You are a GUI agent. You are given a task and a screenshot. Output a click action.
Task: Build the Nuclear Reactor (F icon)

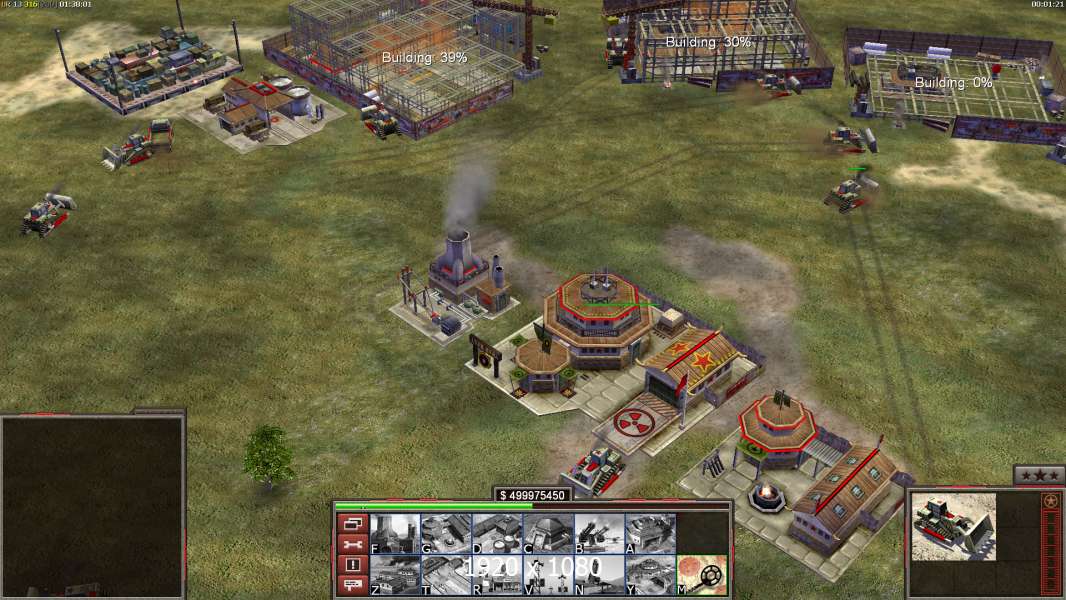click(394, 533)
